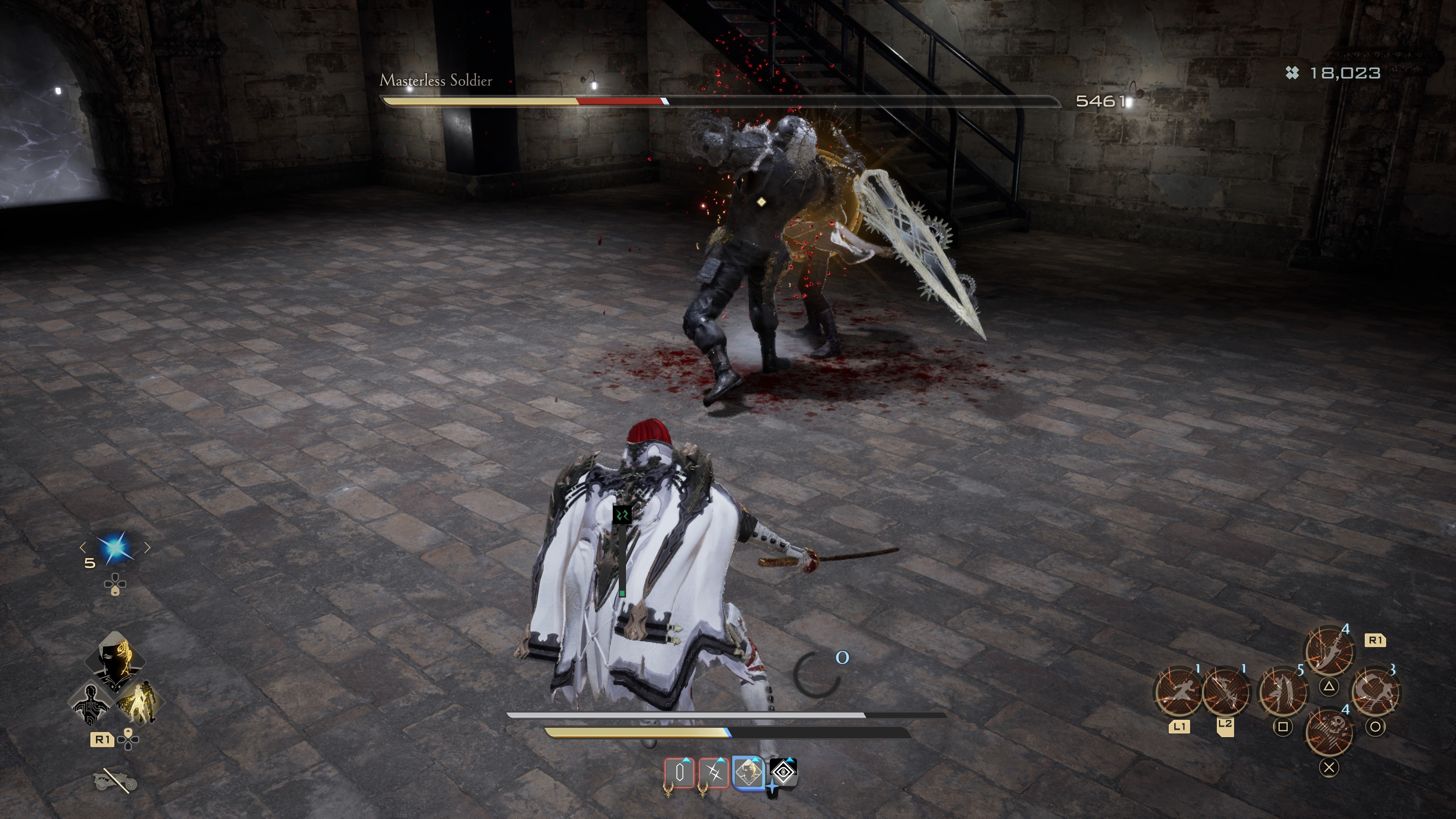Select the glowing two-figure diamond icon
1456x819 pixels.
tap(139, 703)
